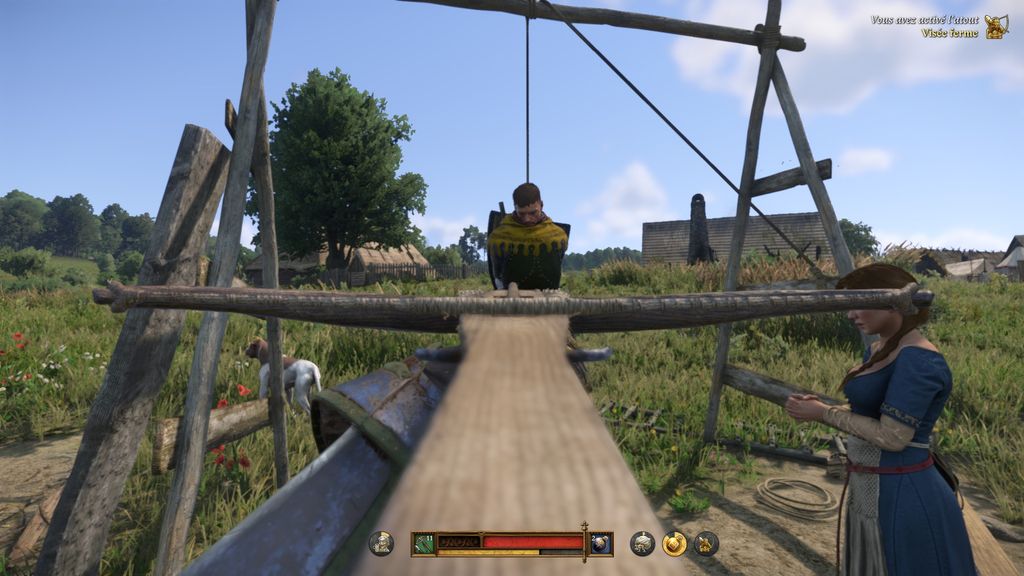Image resolution: width=1024 pixels, height=576 pixels.
Task: Open the Visée ferme perk notification icon
Action: pos(996,27)
